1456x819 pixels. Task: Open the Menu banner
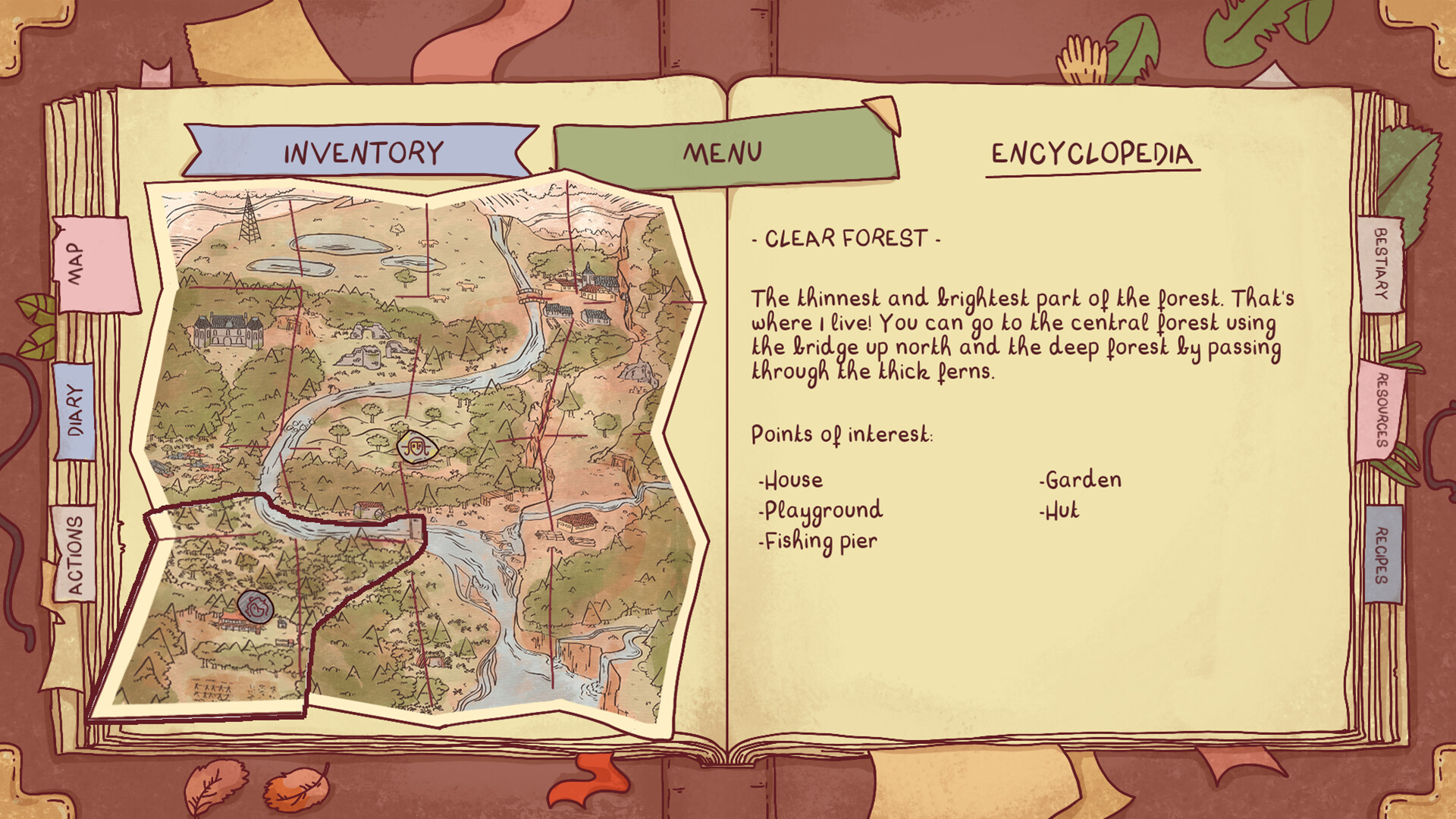coord(721,152)
